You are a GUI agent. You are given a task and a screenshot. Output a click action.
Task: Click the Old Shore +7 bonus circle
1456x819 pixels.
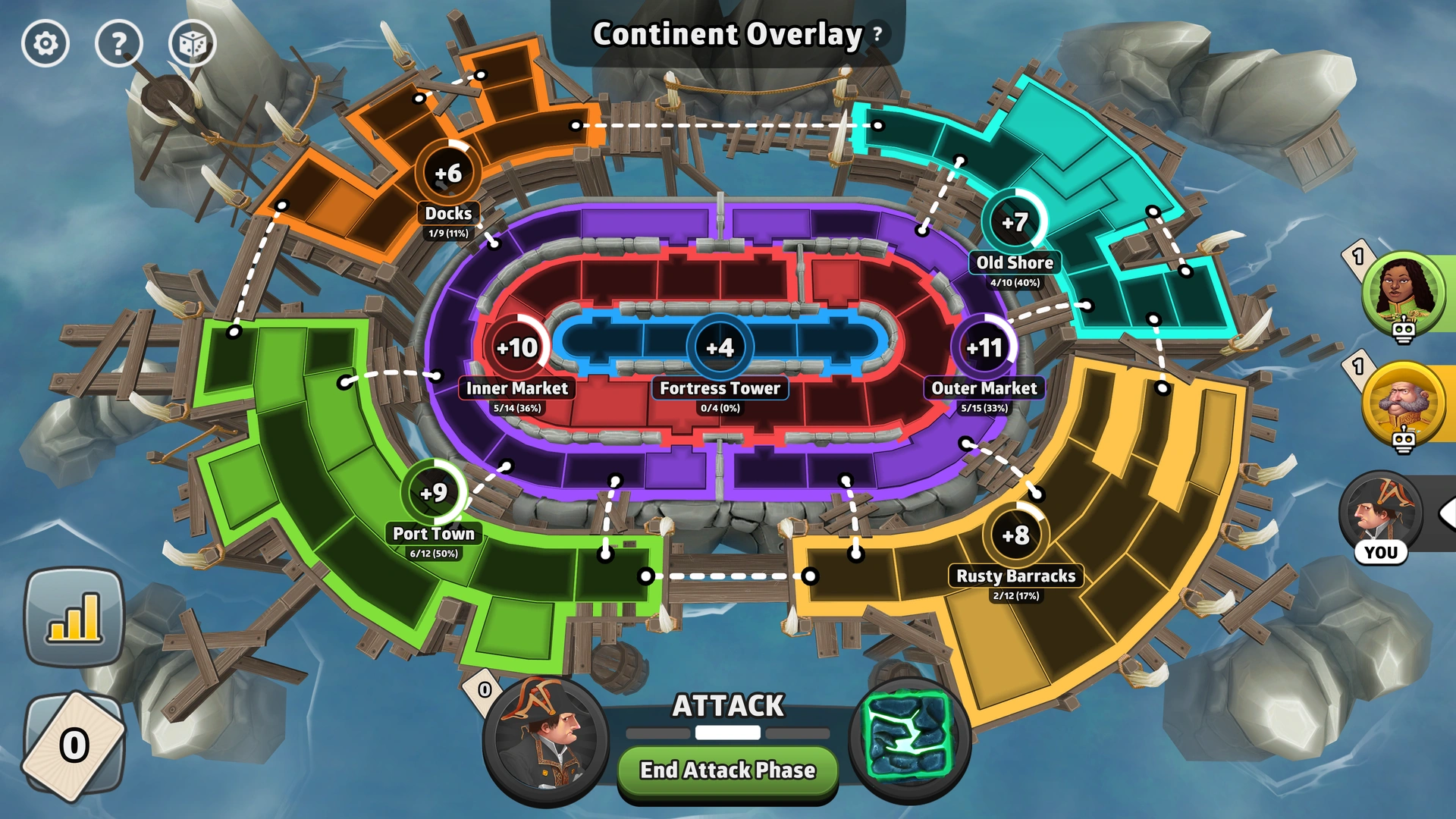click(1014, 222)
